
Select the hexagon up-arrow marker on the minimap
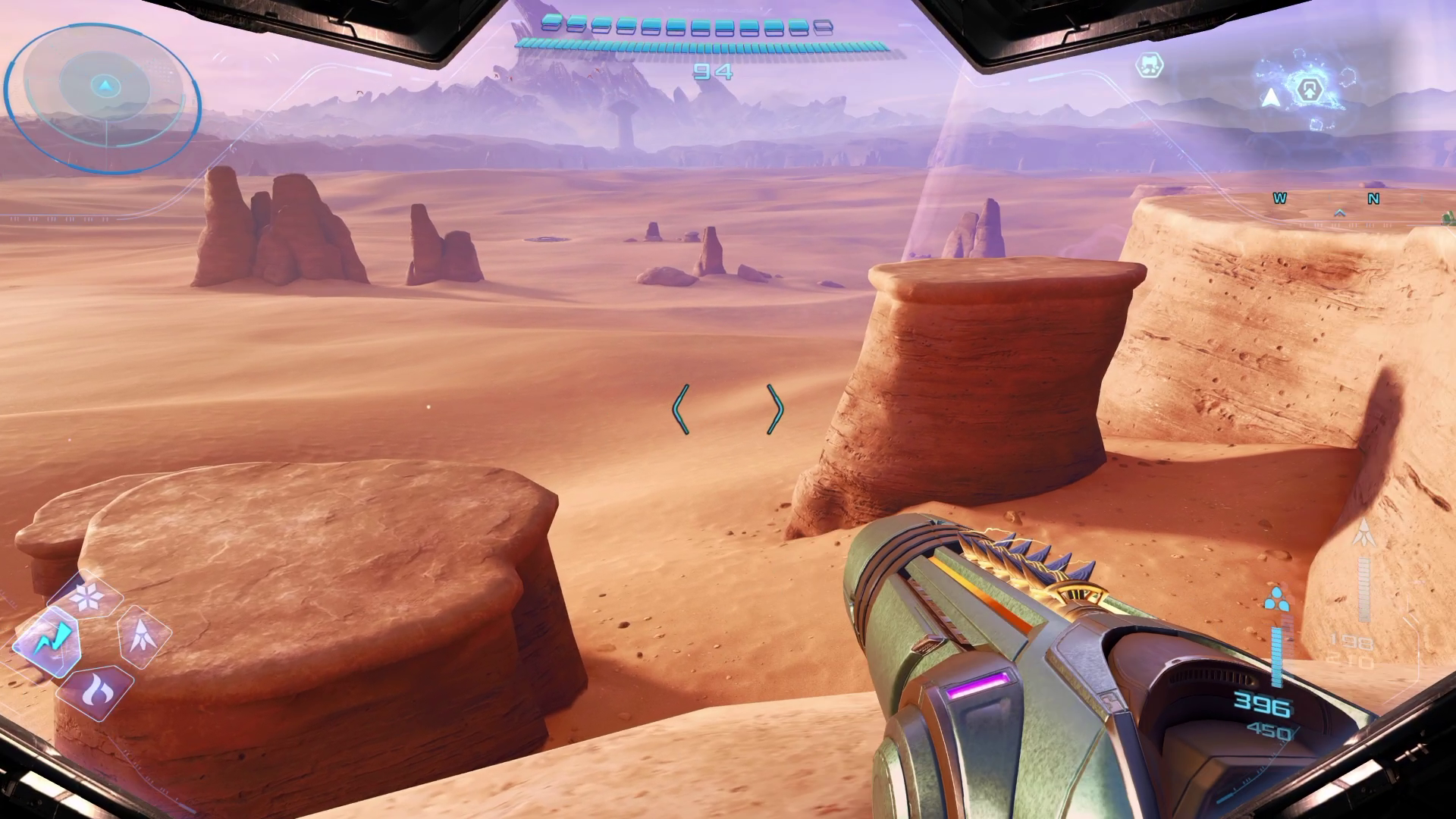(1308, 90)
